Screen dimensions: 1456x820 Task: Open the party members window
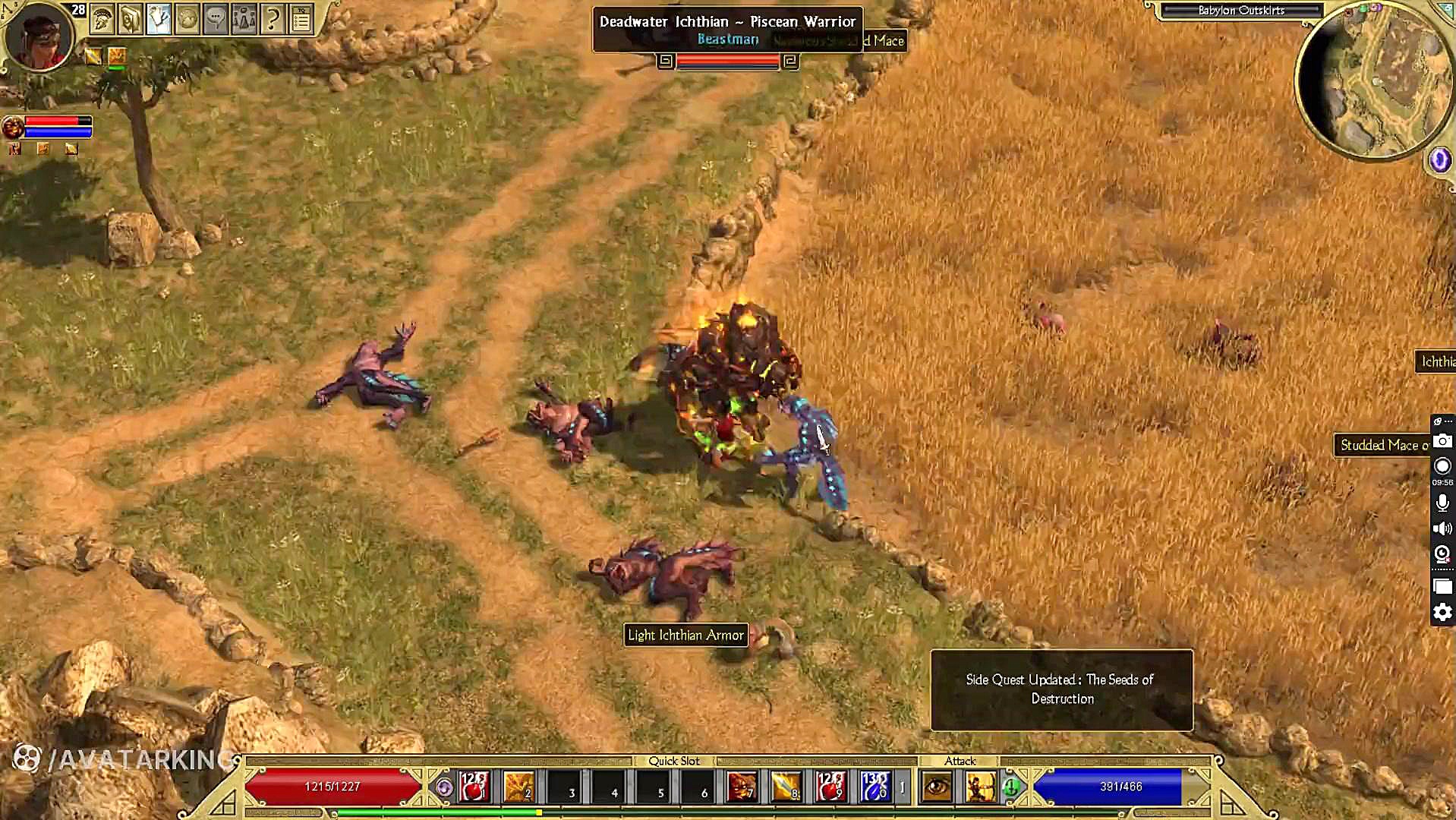pos(244,20)
